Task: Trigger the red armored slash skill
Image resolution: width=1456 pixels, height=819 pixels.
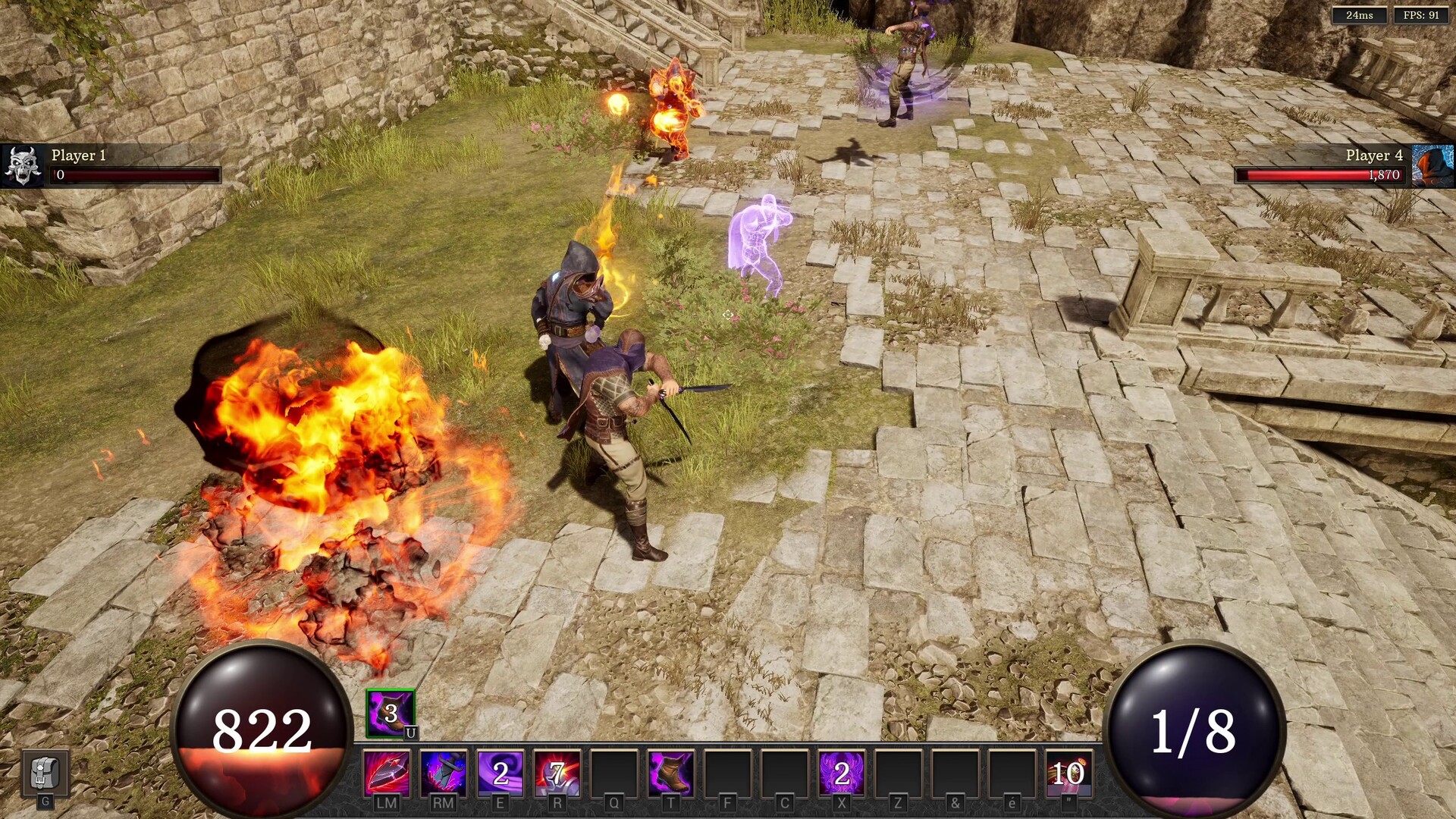Action: click(x=557, y=773)
